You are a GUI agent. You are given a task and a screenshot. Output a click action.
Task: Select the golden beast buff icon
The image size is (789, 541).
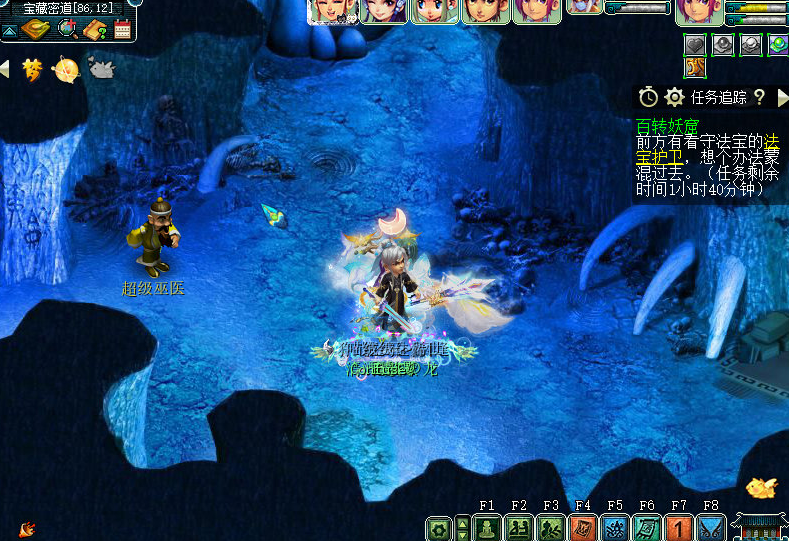(x=695, y=67)
